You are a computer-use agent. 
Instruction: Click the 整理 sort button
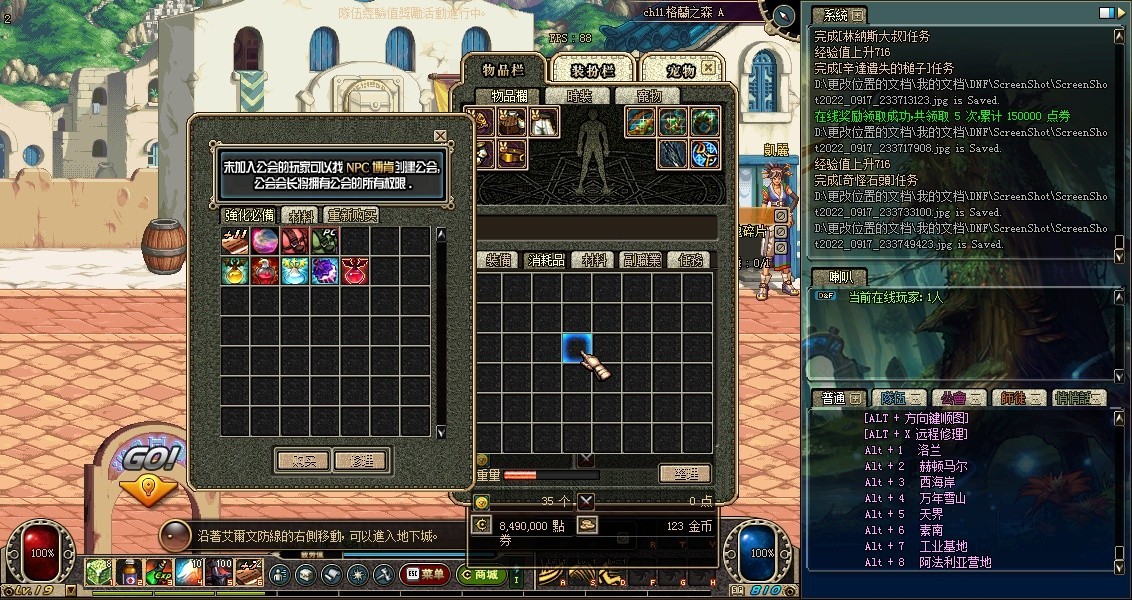click(x=684, y=474)
